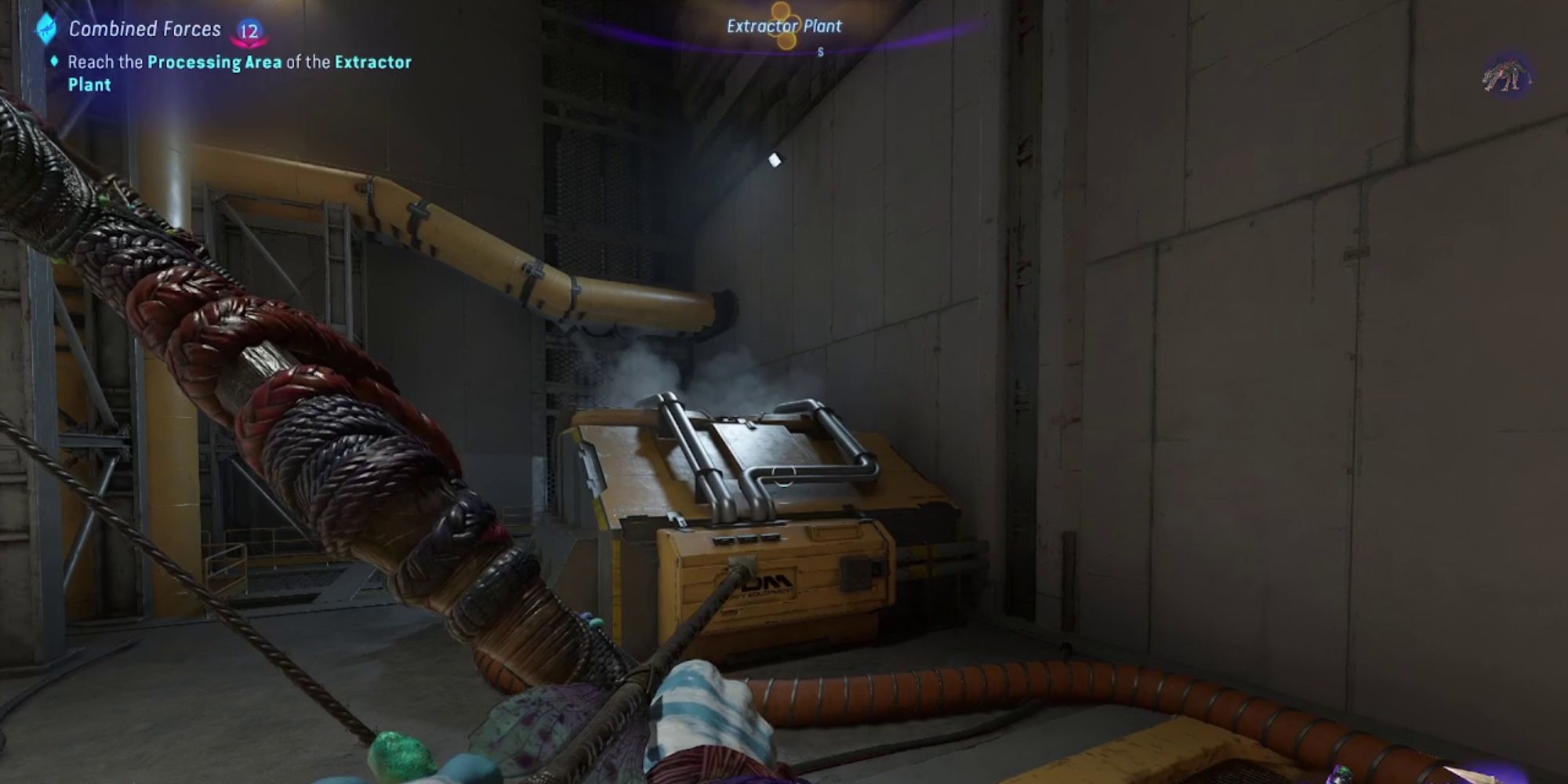Select the creature icon in the top-right corner
Image resolution: width=1568 pixels, height=784 pixels.
[1506, 76]
